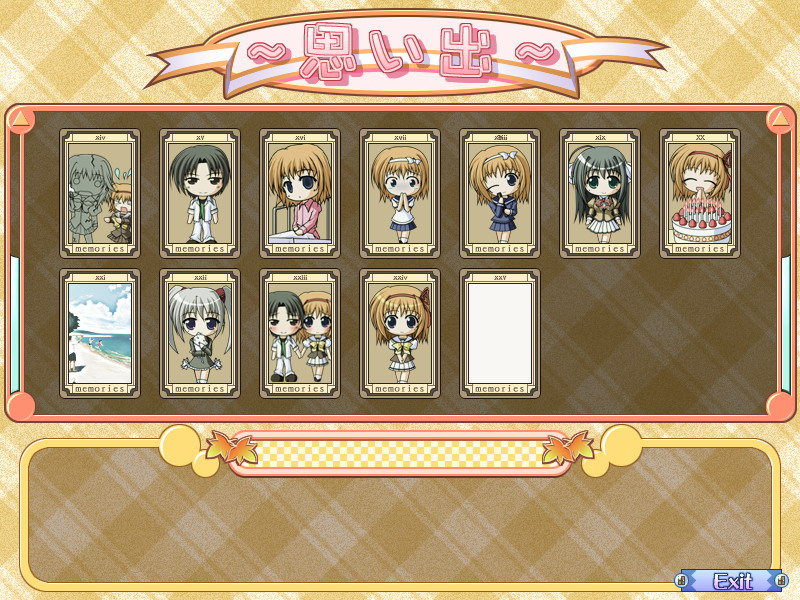Open the beach scenery memory card xxi
The height and width of the screenshot is (600, 800).
point(100,333)
